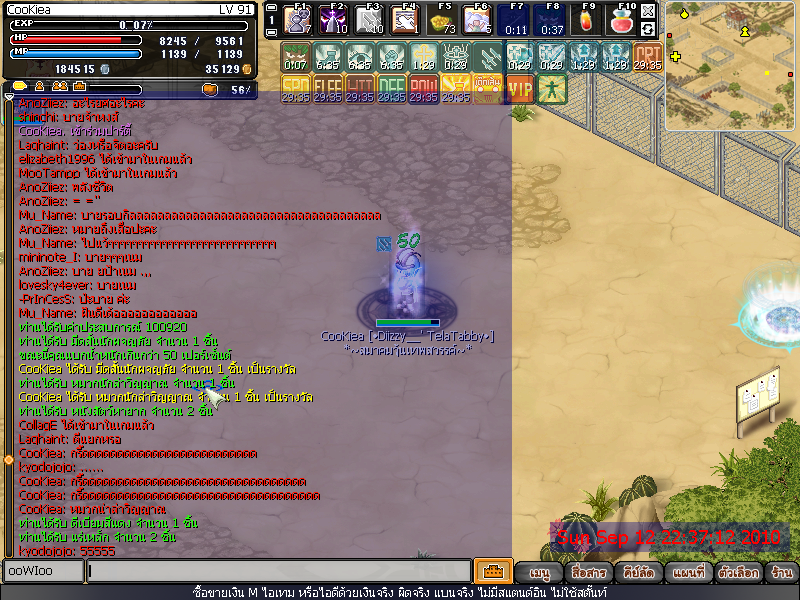
Task: Activate the F1 skill slot
Action: 299,20
